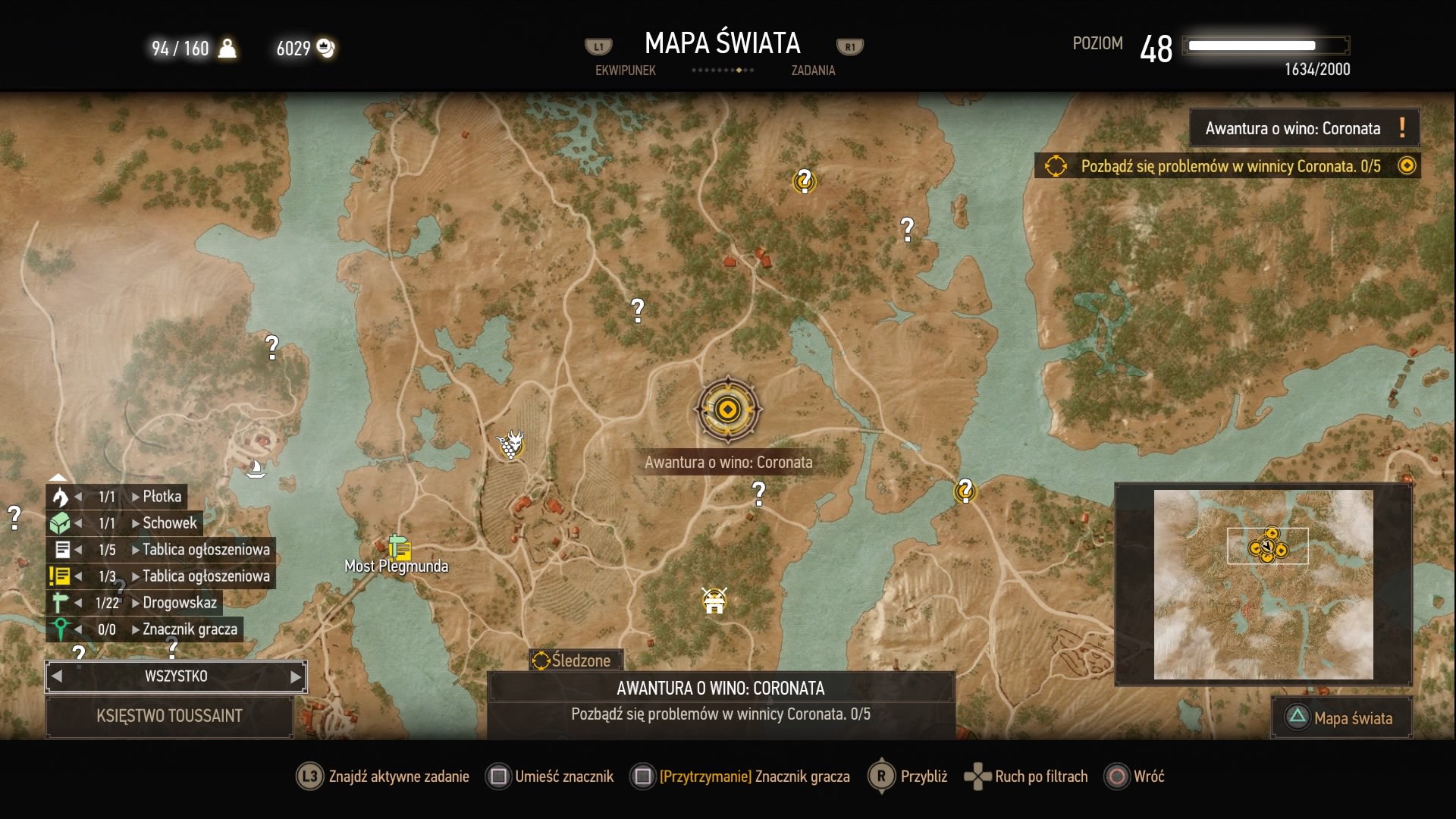Collapse the map filter list arrow
The image size is (1456, 819).
point(58,478)
